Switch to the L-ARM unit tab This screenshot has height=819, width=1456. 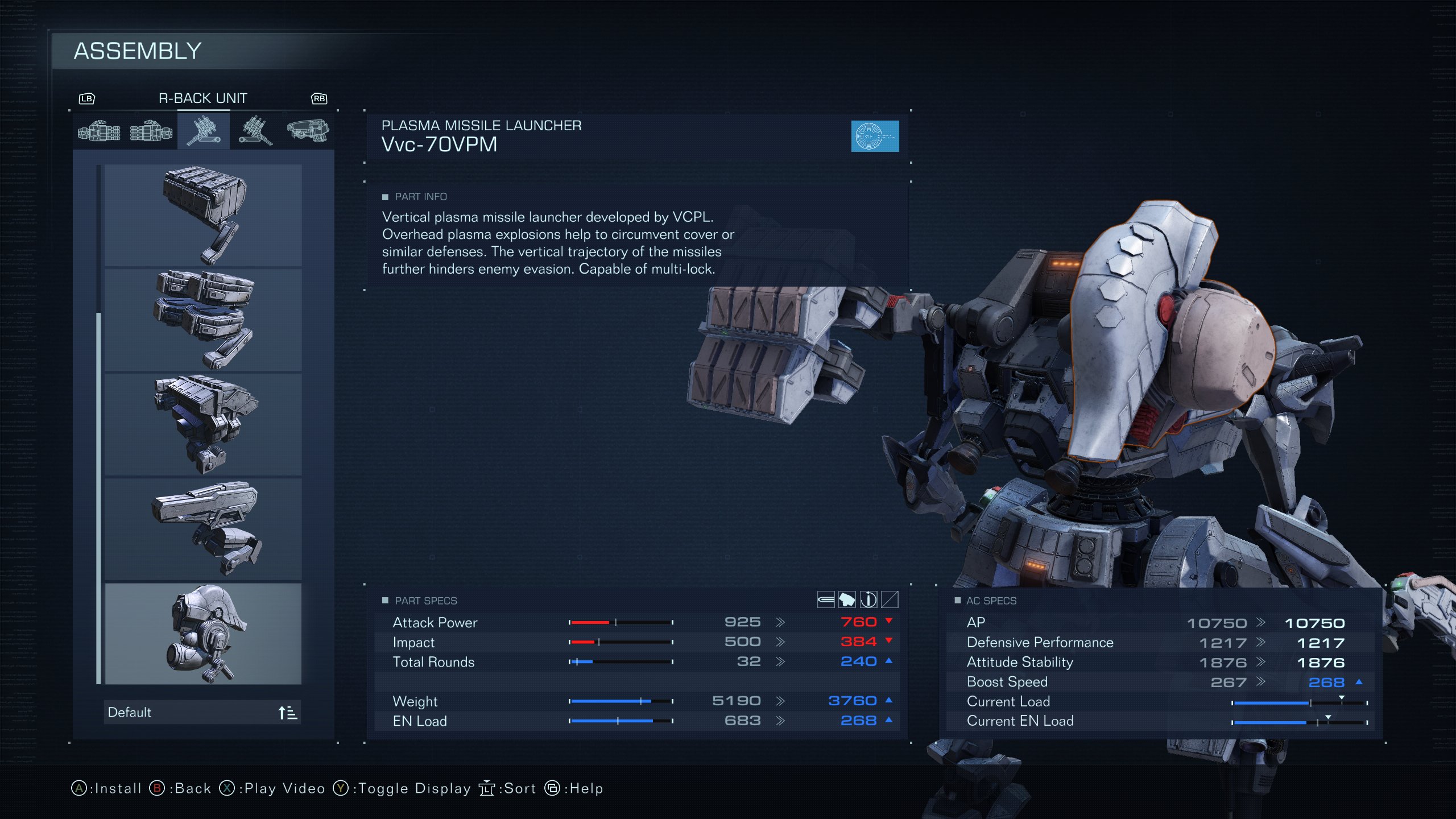click(151, 131)
